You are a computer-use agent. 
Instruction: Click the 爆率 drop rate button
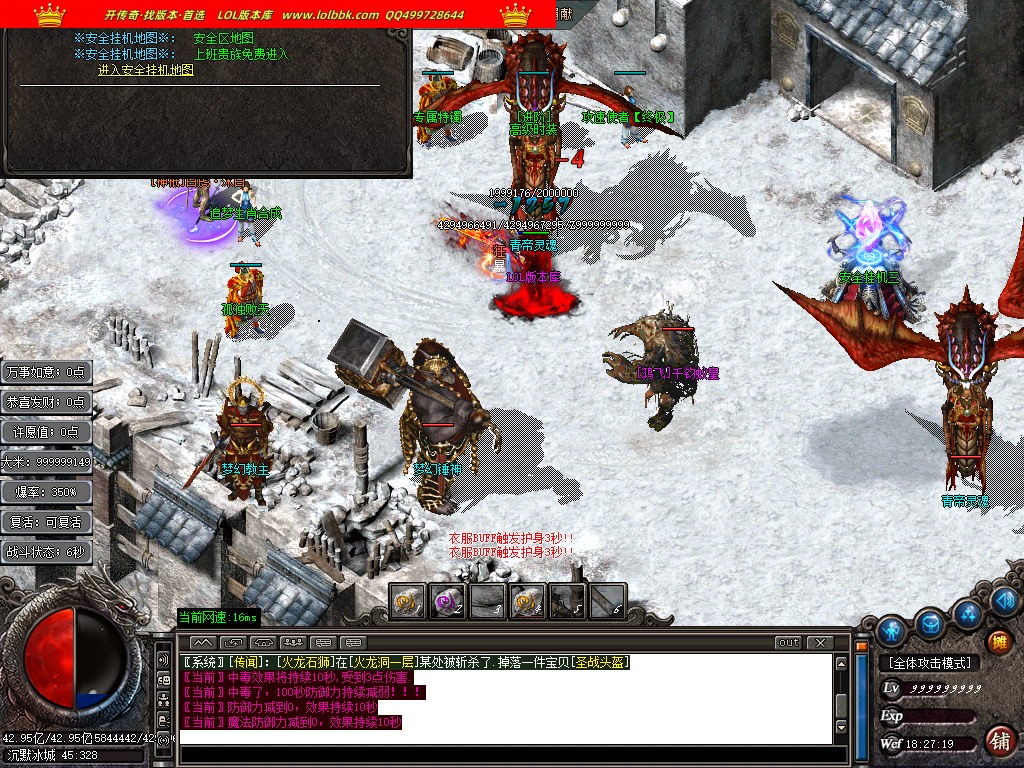point(46,492)
